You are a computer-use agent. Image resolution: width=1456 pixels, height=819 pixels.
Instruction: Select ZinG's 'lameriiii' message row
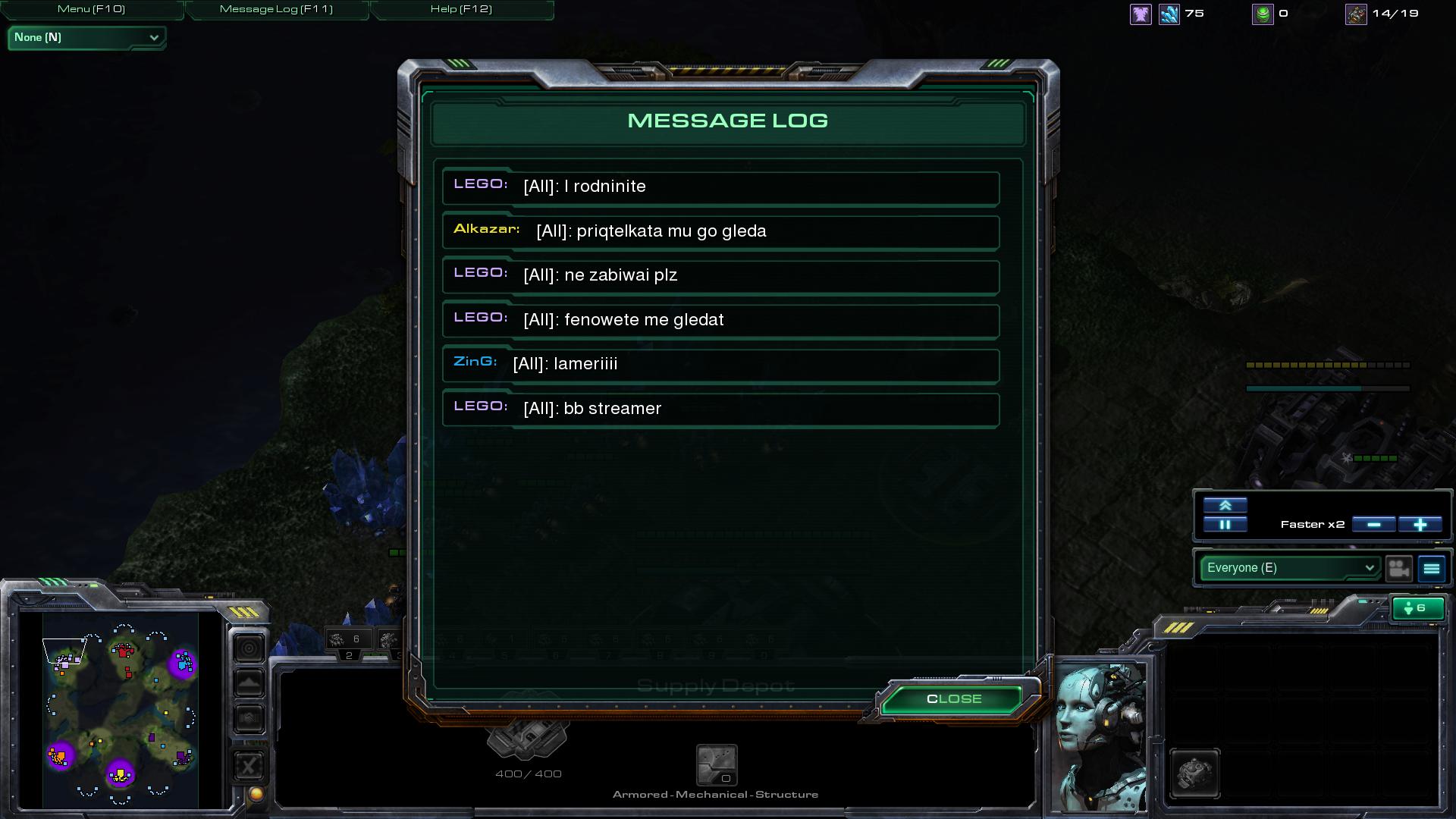[720, 365]
